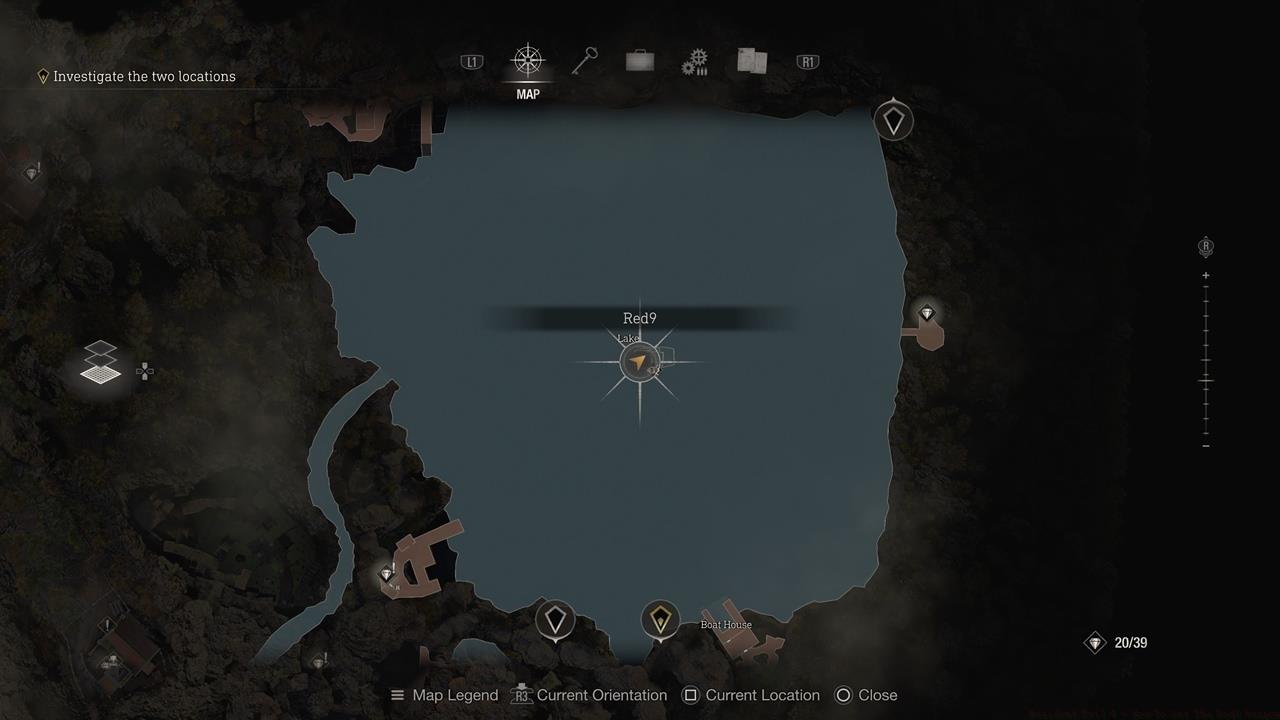Screen dimensions: 1280x720
Task: Choose the gold objective marker beside Boat House
Action: pyautogui.click(x=660, y=620)
